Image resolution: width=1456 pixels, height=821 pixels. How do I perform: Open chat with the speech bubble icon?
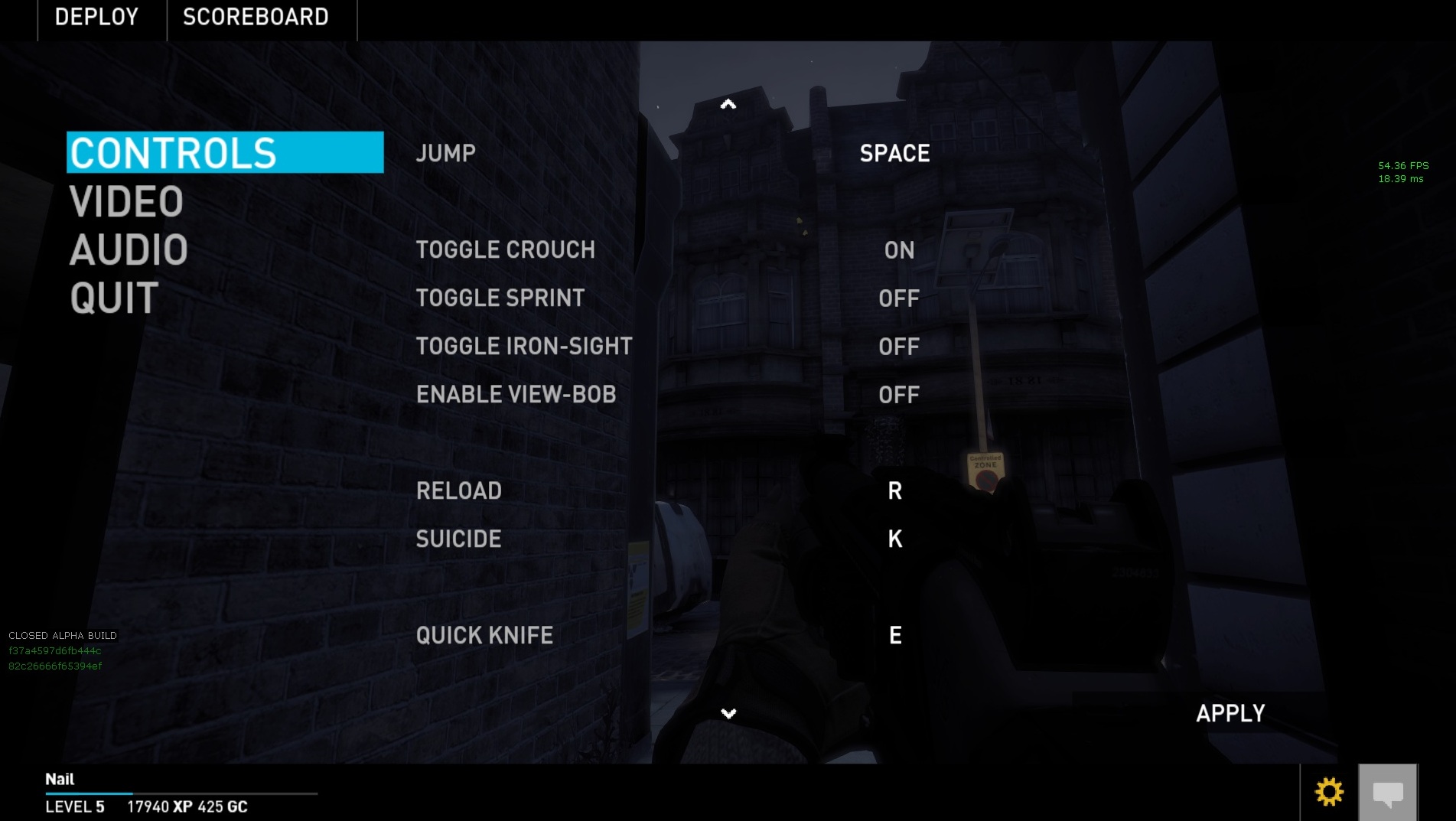(1388, 793)
